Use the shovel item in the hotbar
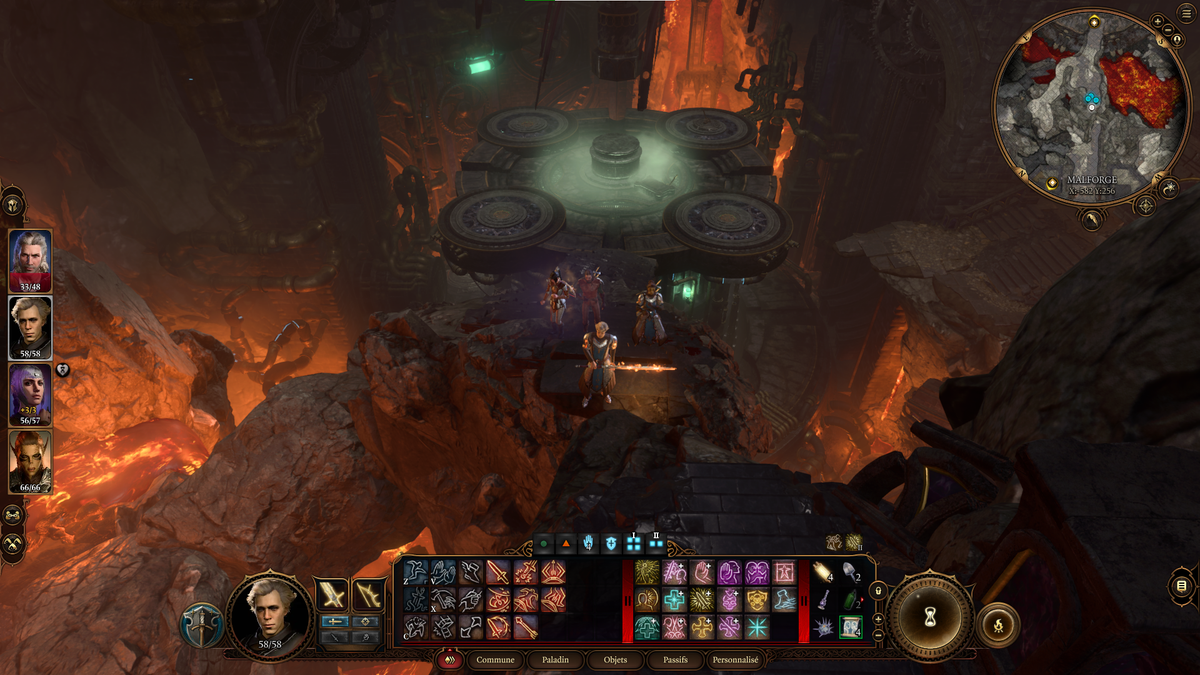This screenshot has width=1200, height=675. point(851,573)
